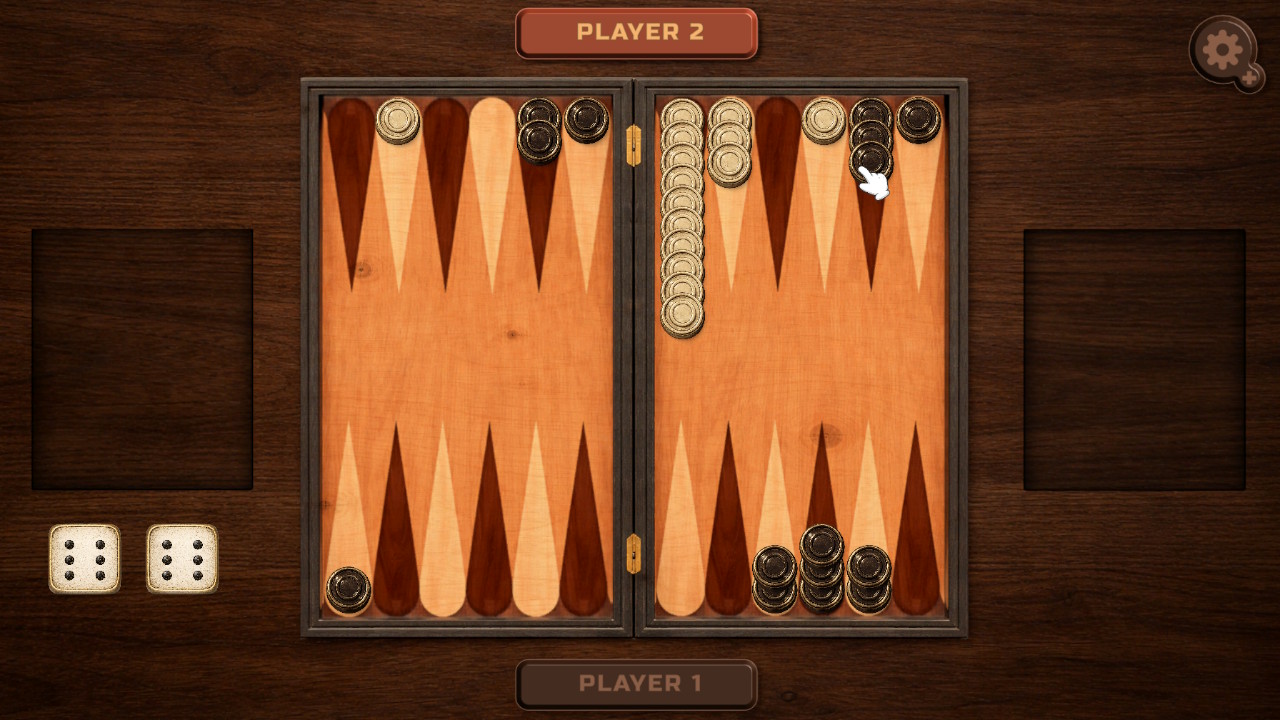Click the center bar dividing the board
The width and height of the screenshot is (1280, 720).
634,360
